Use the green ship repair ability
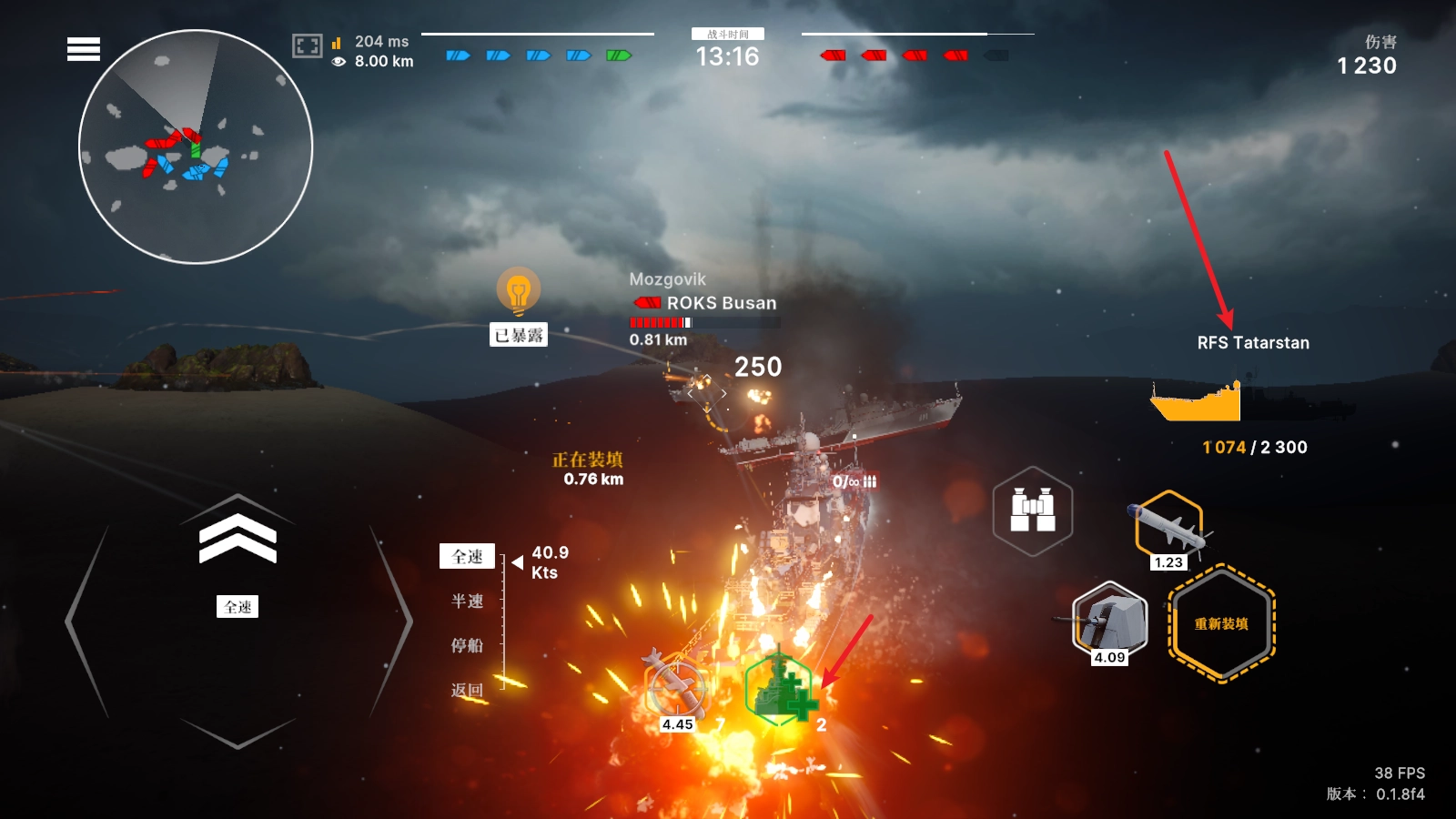Image resolution: width=1456 pixels, height=819 pixels. pos(779,691)
